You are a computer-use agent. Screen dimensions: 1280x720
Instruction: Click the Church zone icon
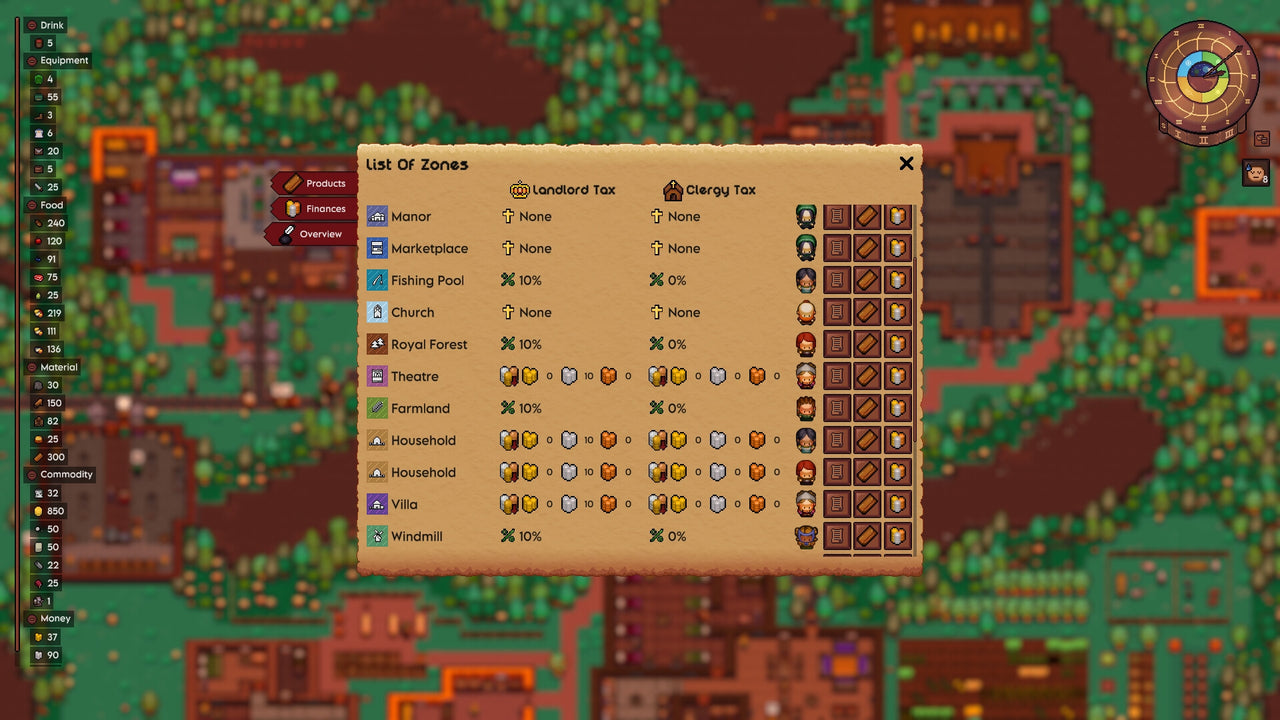click(381, 312)
